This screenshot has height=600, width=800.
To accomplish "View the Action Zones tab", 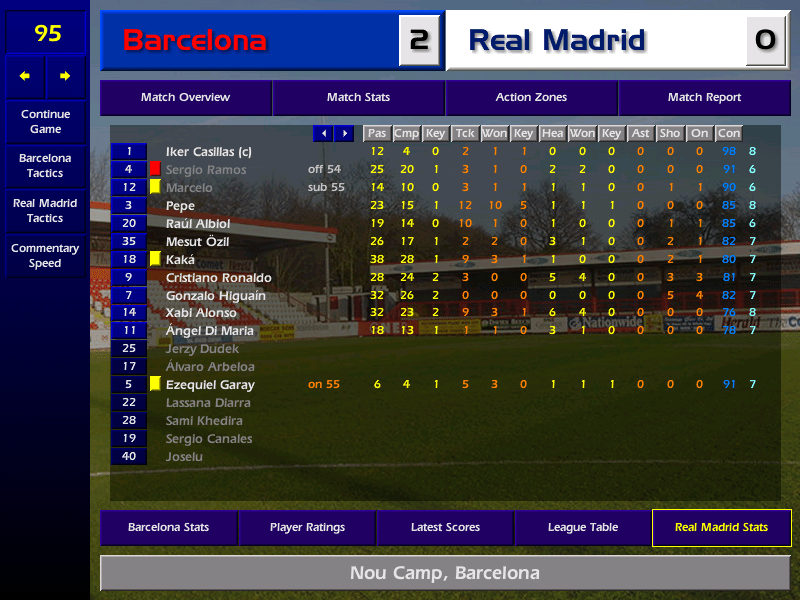I will tap(531, 98).
